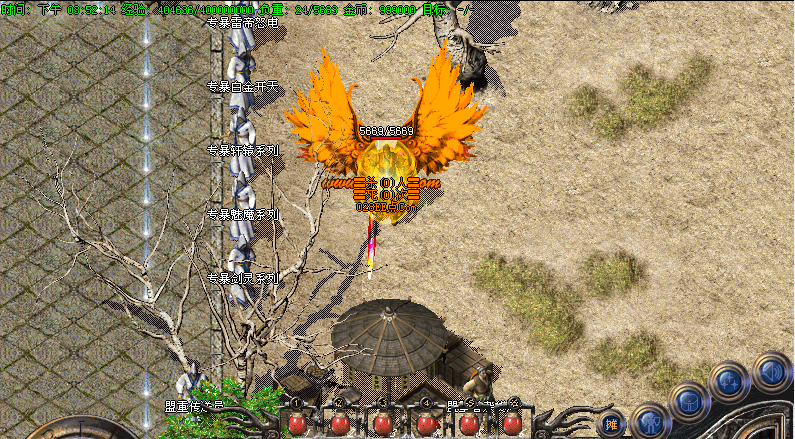795x439 pixels.
Task: Open the skills button with sparkle figure
Action: 728,381
